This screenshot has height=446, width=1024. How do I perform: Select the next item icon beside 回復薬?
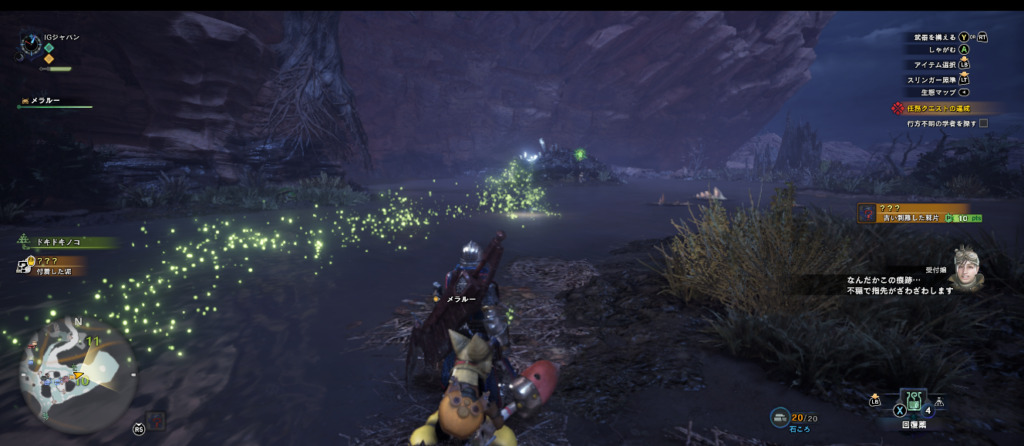(939, 402)
